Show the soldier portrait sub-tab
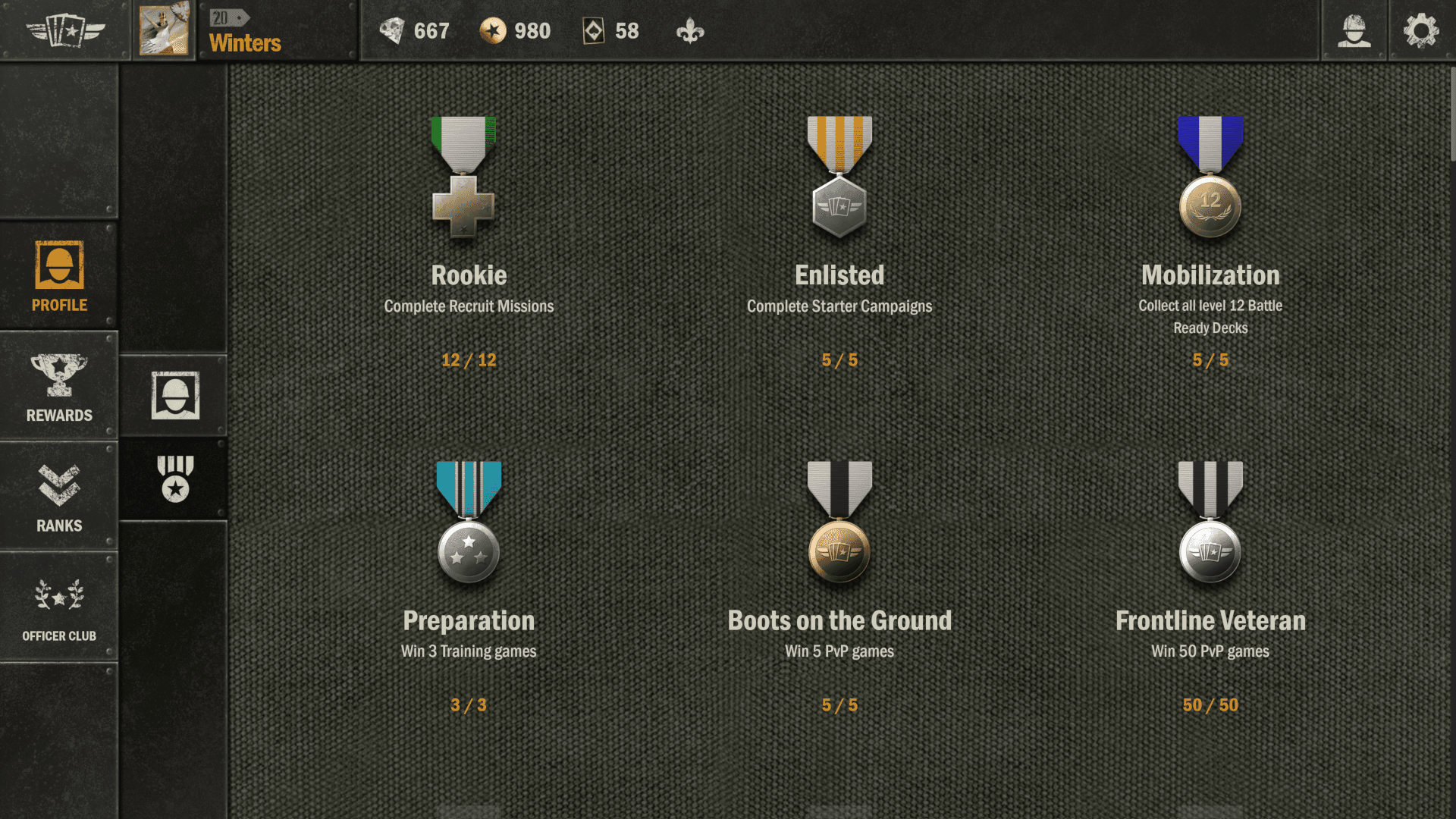Screen dimensions: 1456x819 tap(175, 395)
